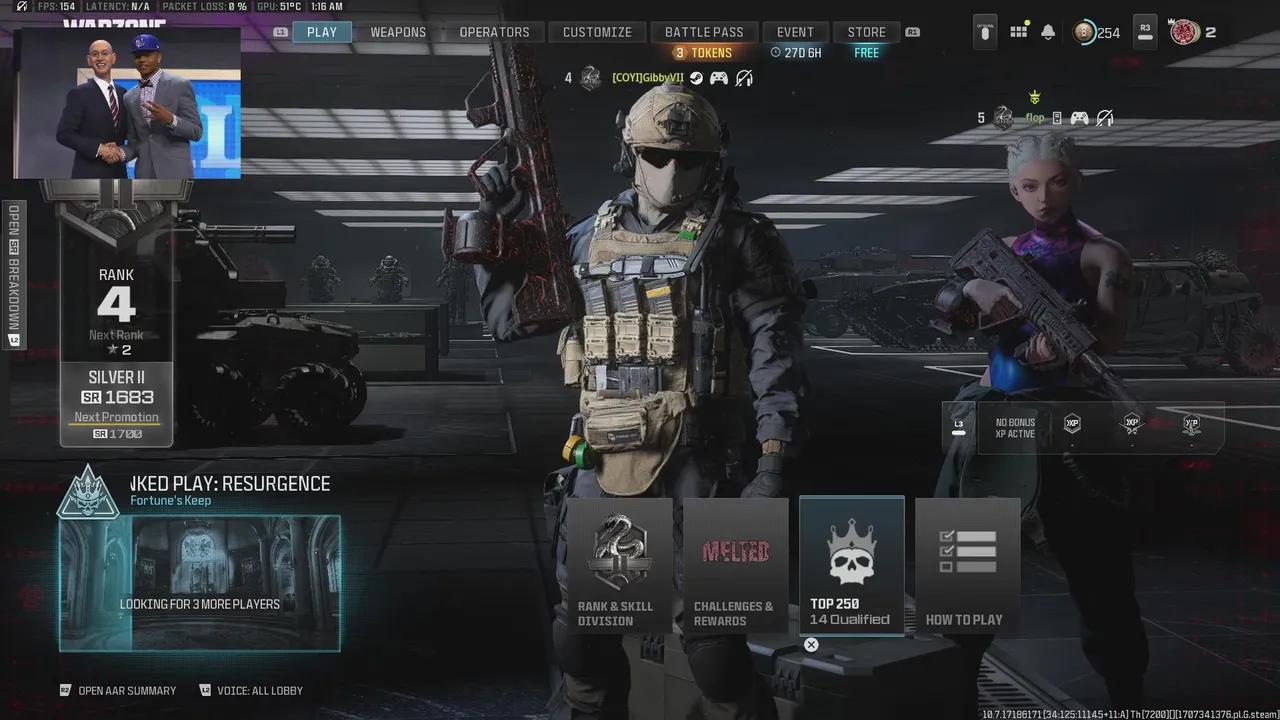
Task: Open the notifications bell
Action: (1047, 32)
